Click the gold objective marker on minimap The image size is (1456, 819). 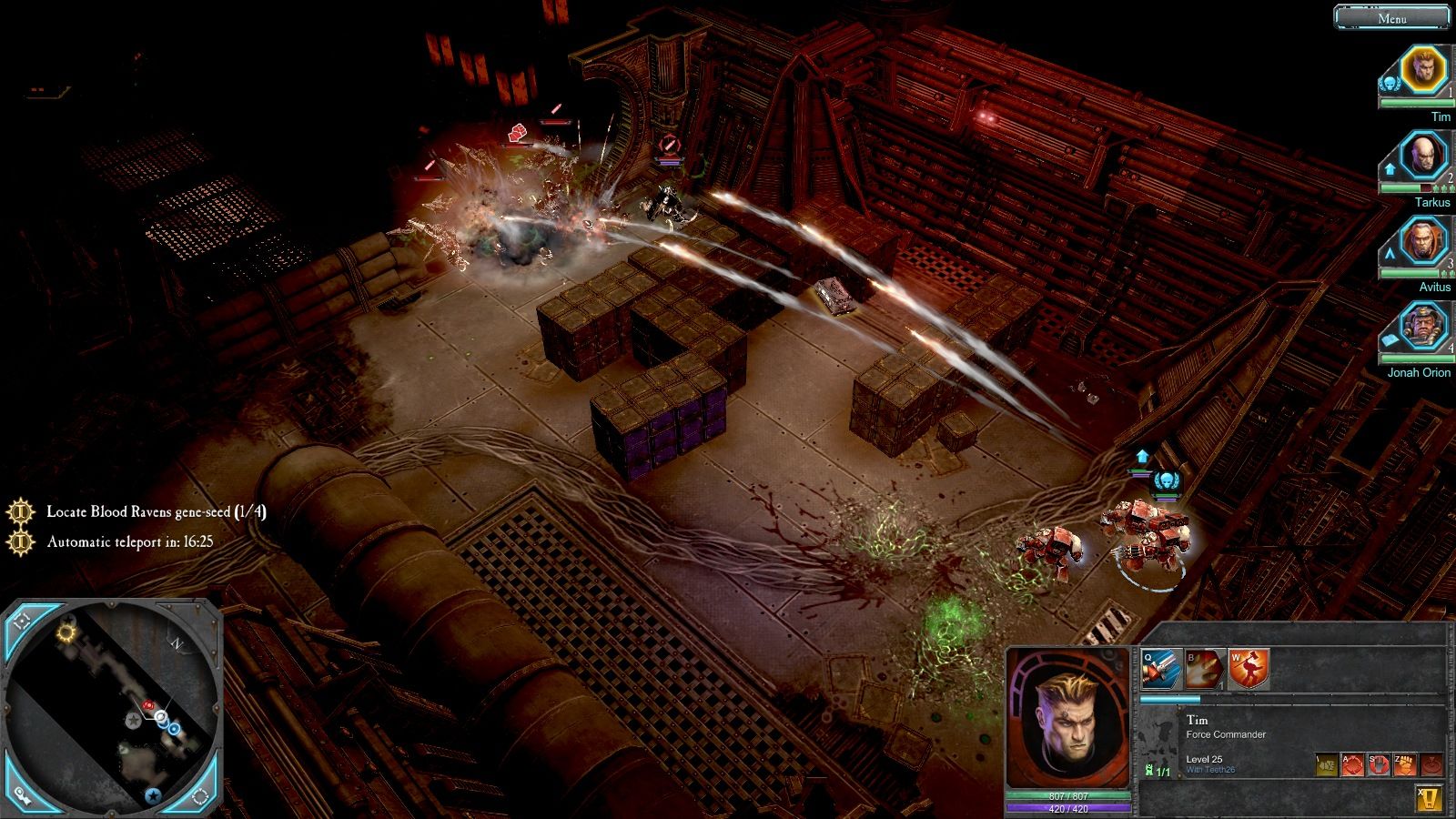point(66,632)
